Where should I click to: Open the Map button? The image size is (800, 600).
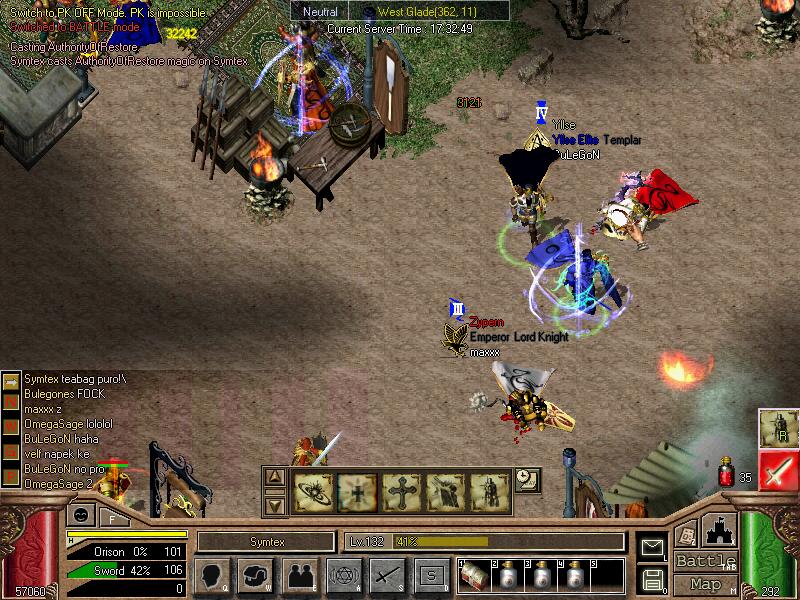click(706, 584)
